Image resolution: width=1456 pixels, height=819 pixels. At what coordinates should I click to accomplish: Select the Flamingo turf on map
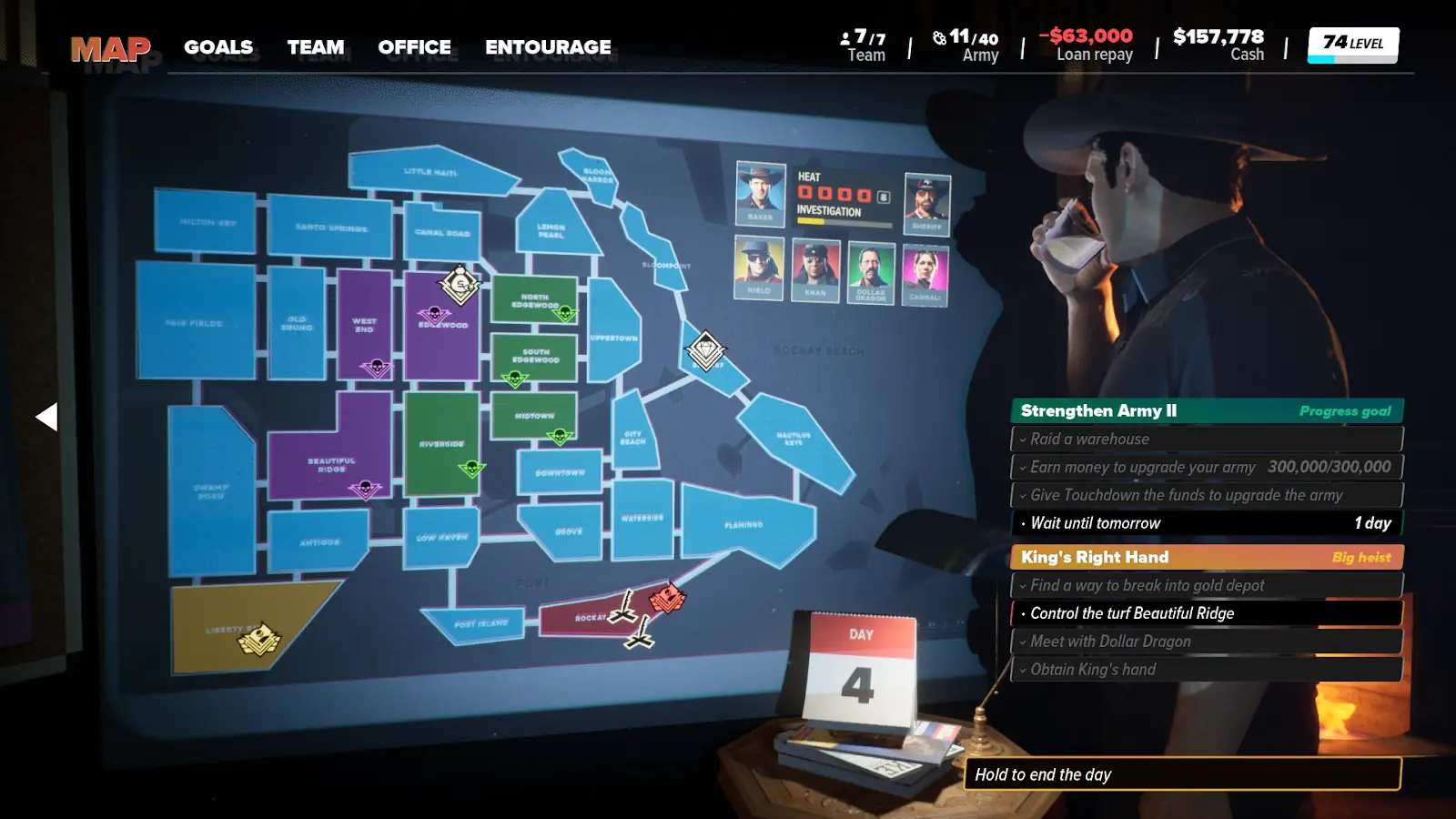click(744, 523)
